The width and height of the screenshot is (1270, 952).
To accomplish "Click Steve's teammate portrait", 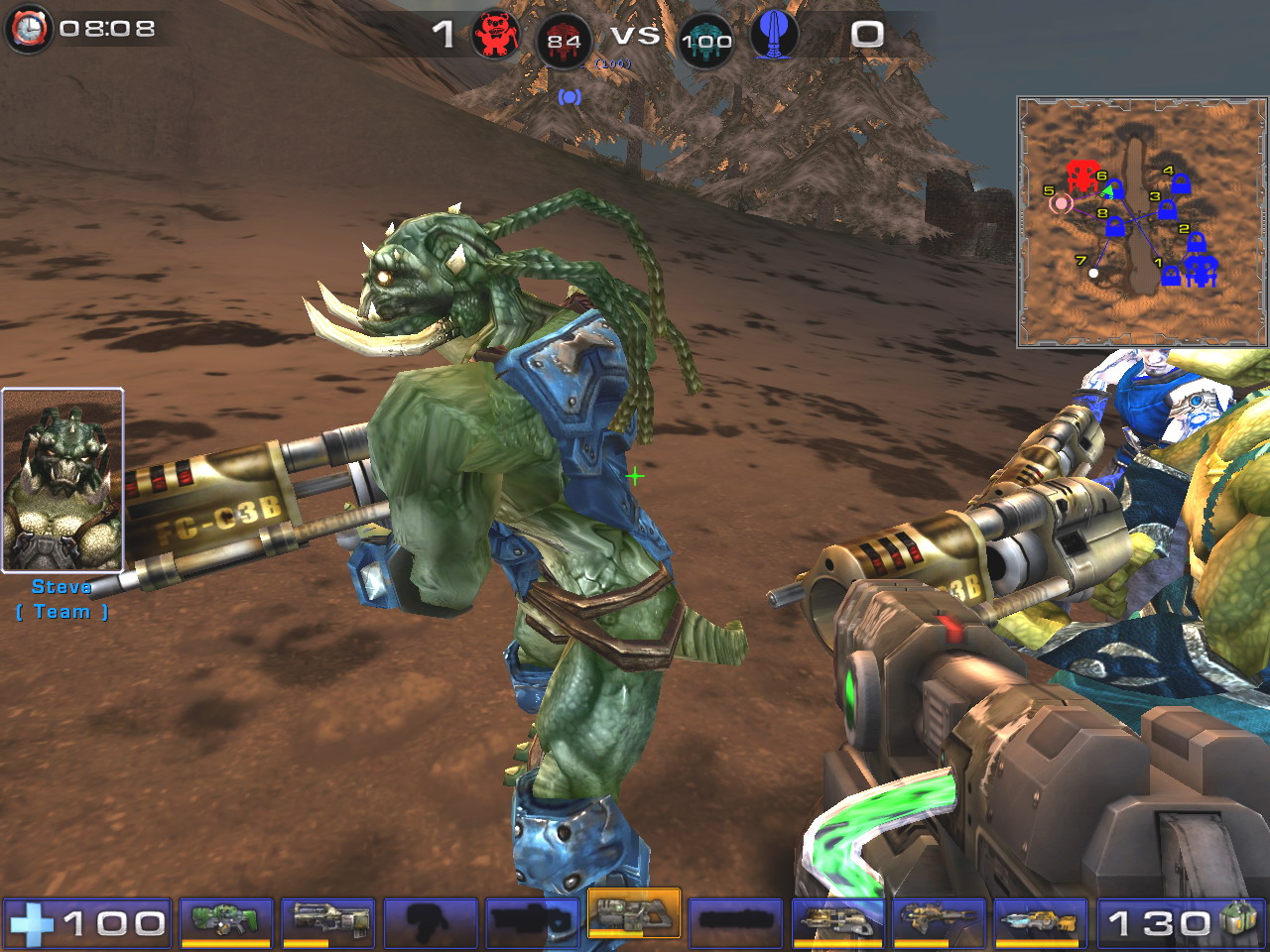I will coord(63,481).
